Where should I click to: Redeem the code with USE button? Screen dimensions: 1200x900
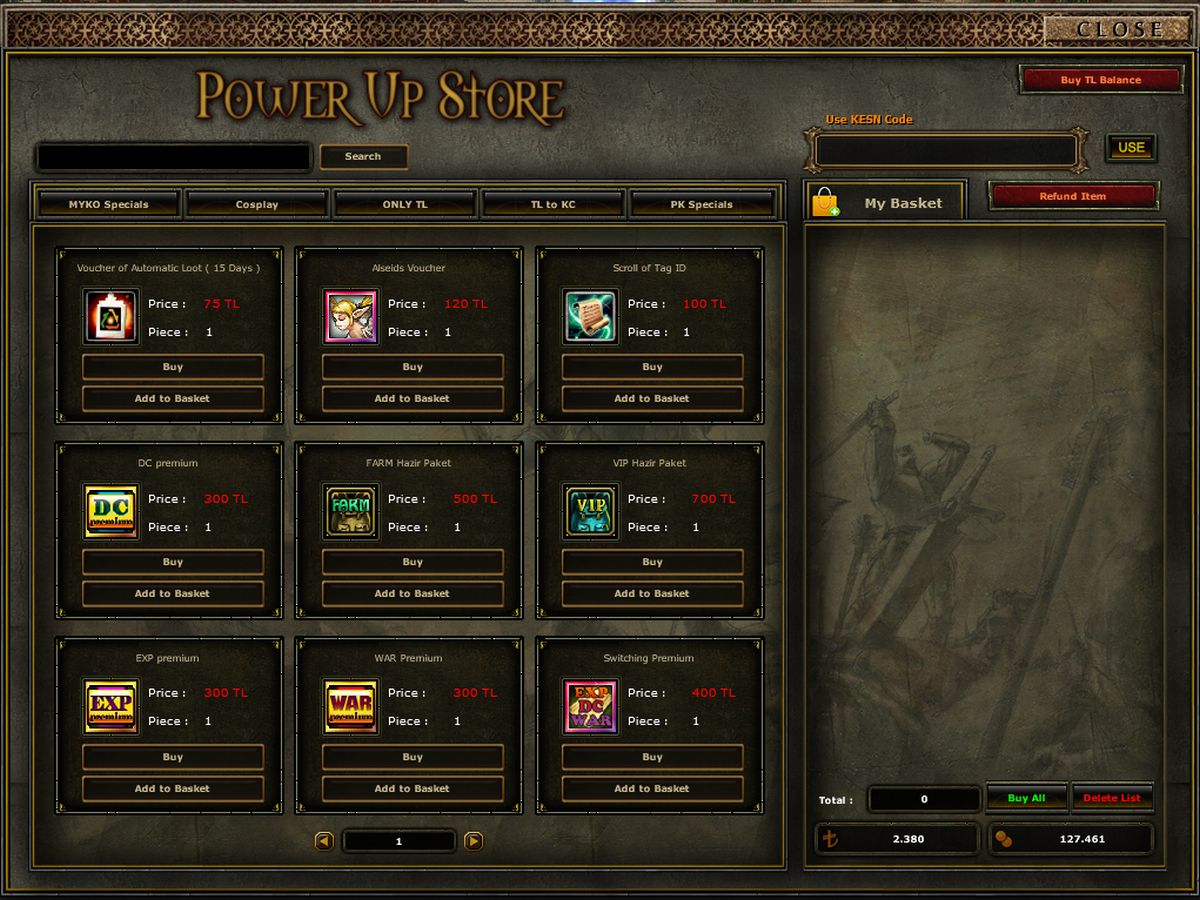[x=1131, y=148]
